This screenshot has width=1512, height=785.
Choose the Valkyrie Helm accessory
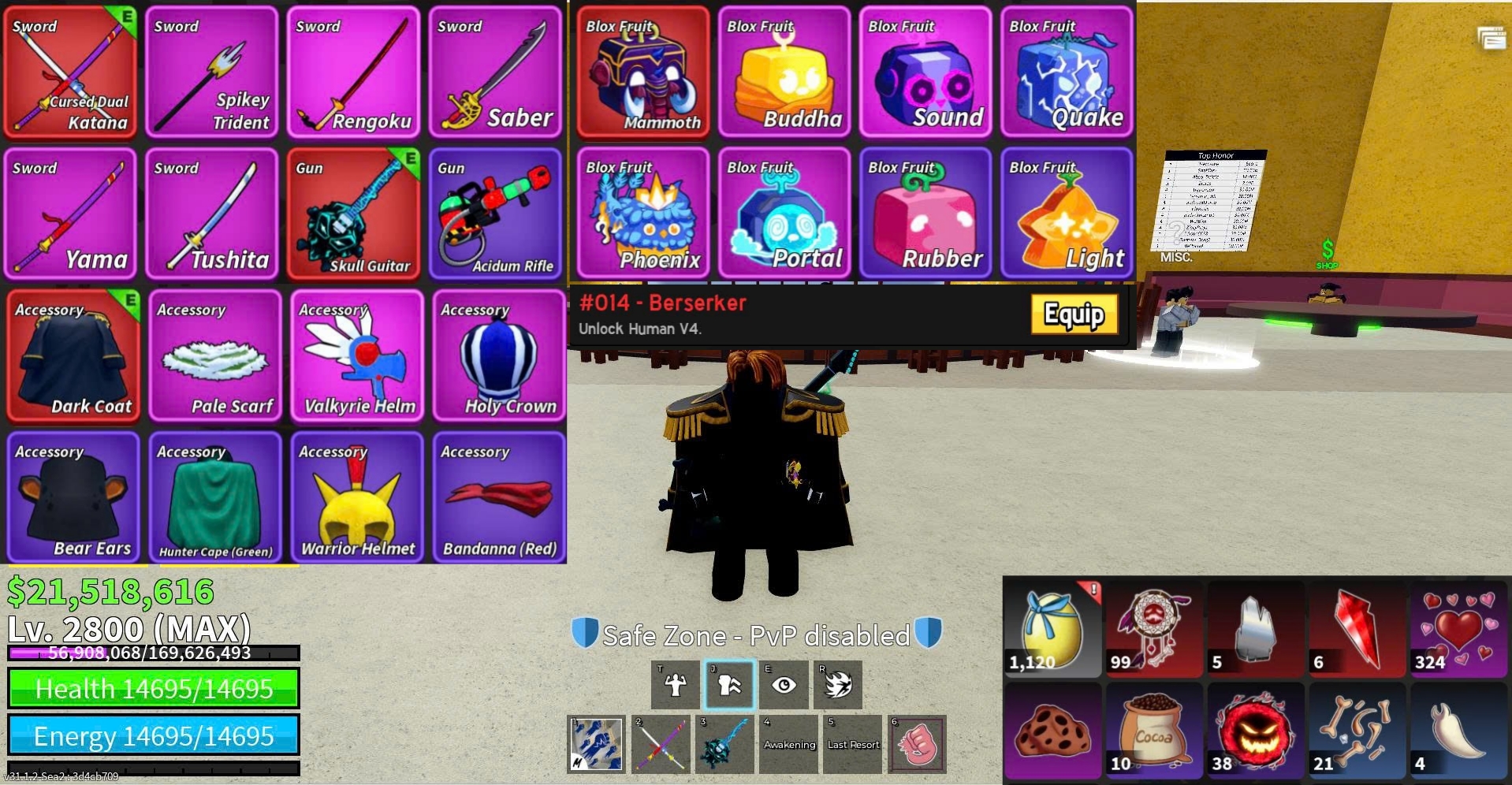(357, 356)
